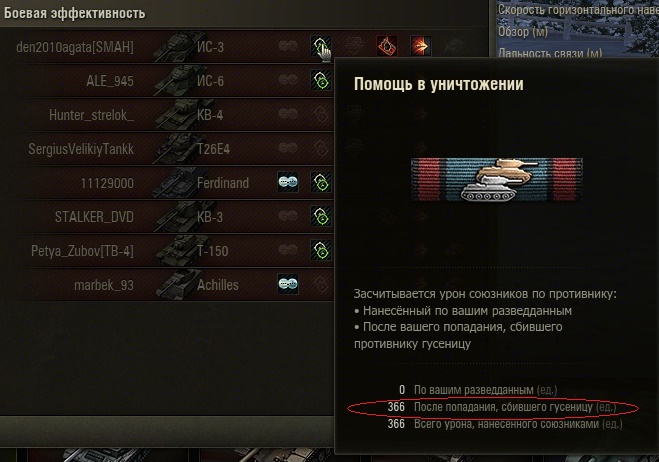Pick the SergiusVelikiyTankk player row
This screenshot has height=462, width=659.
coord(81,149)
